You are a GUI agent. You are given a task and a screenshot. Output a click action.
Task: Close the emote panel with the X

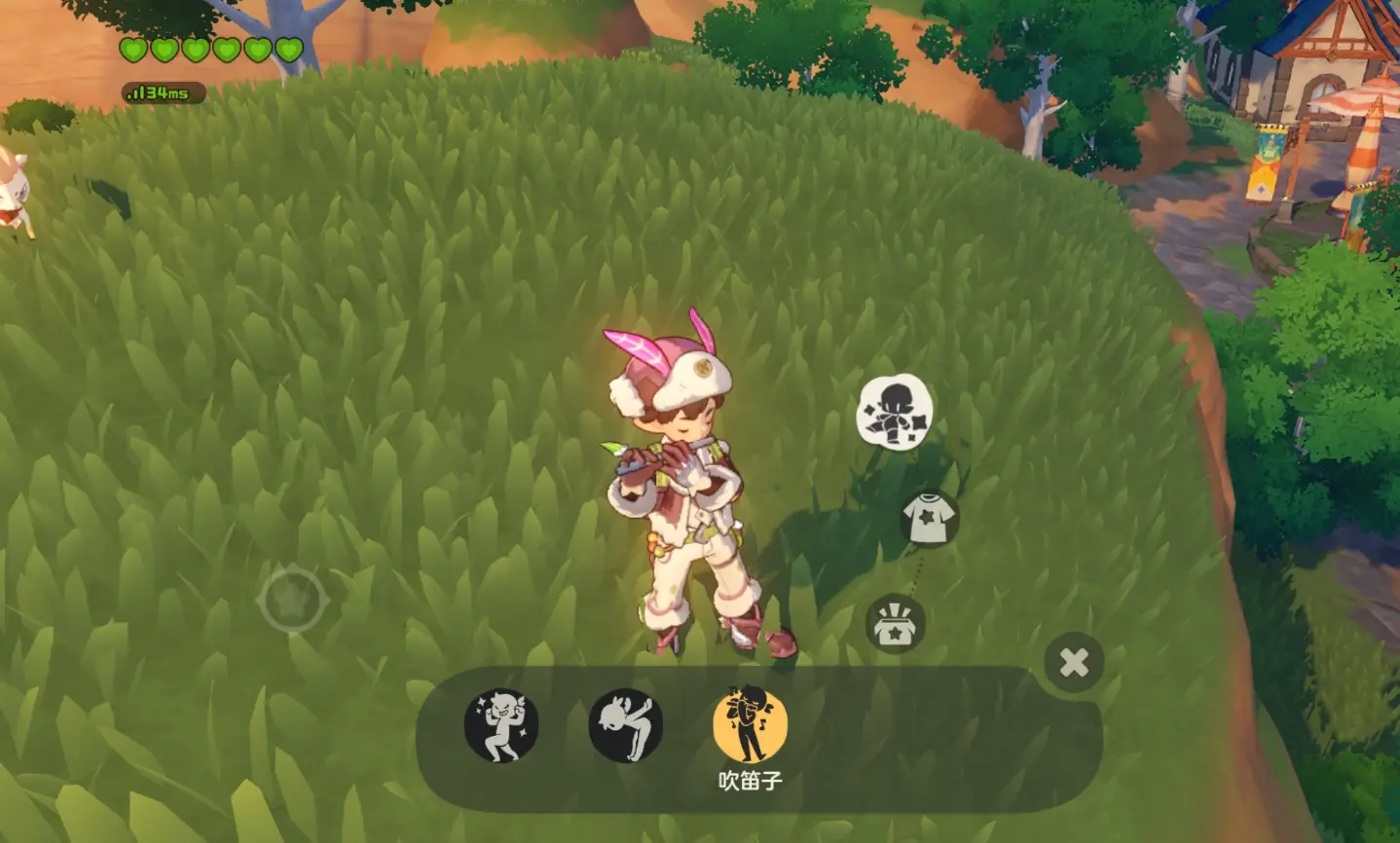1074,663
